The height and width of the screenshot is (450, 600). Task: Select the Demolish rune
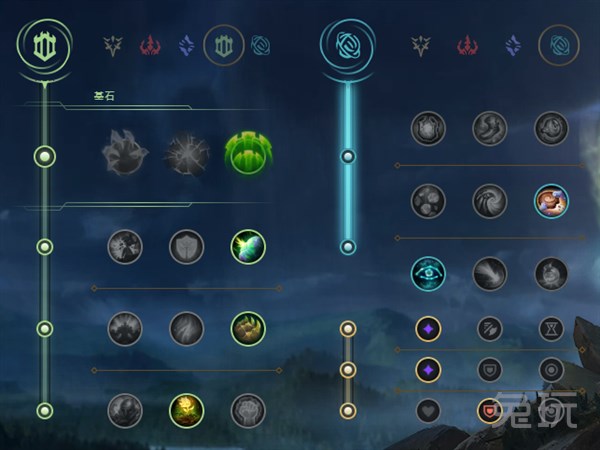click(x=125, y=247)
